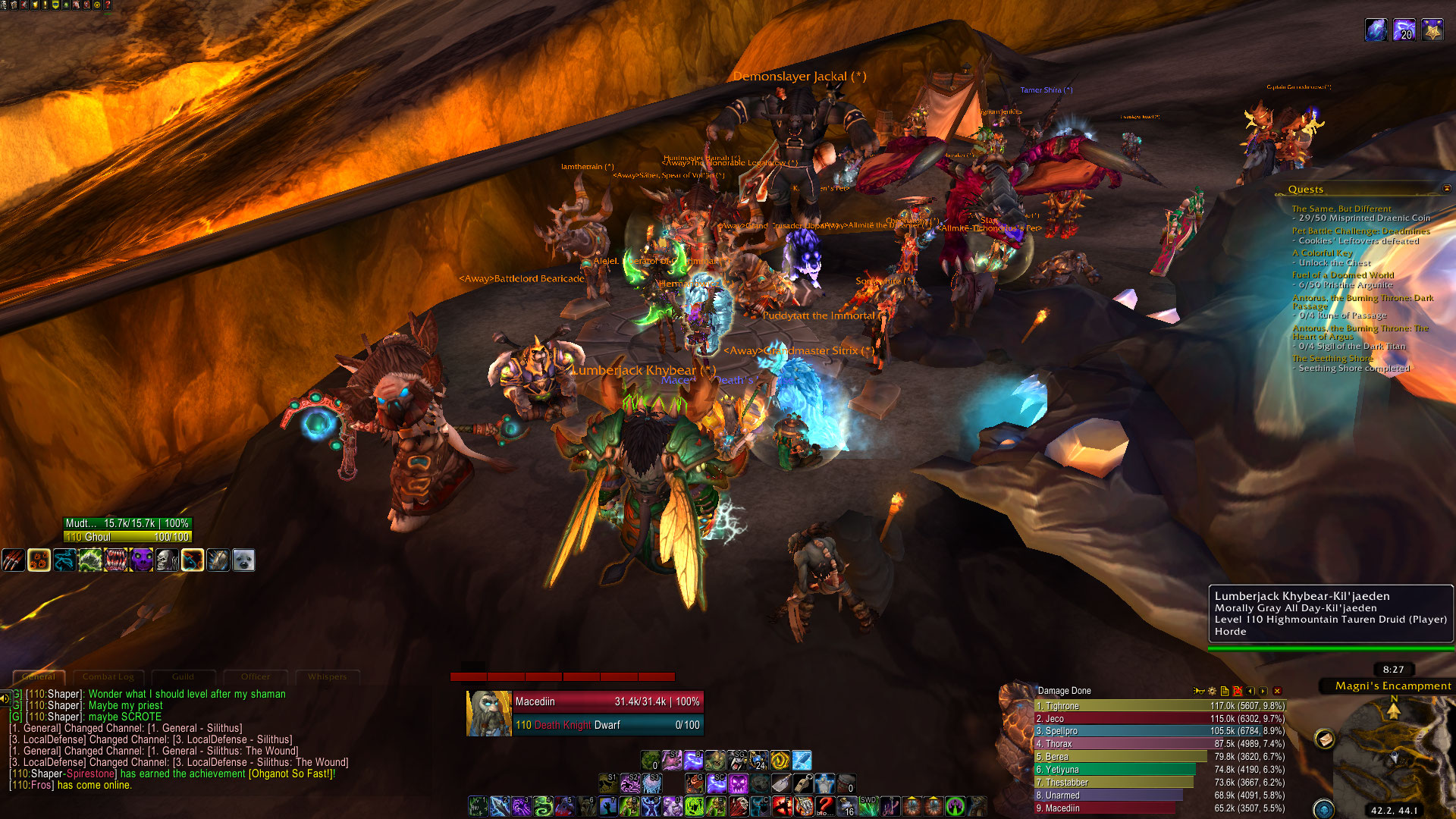Click the damage meter previous arrow
The height and width of the screenshot is (819, 1456).
click(x=1250, y=691)
